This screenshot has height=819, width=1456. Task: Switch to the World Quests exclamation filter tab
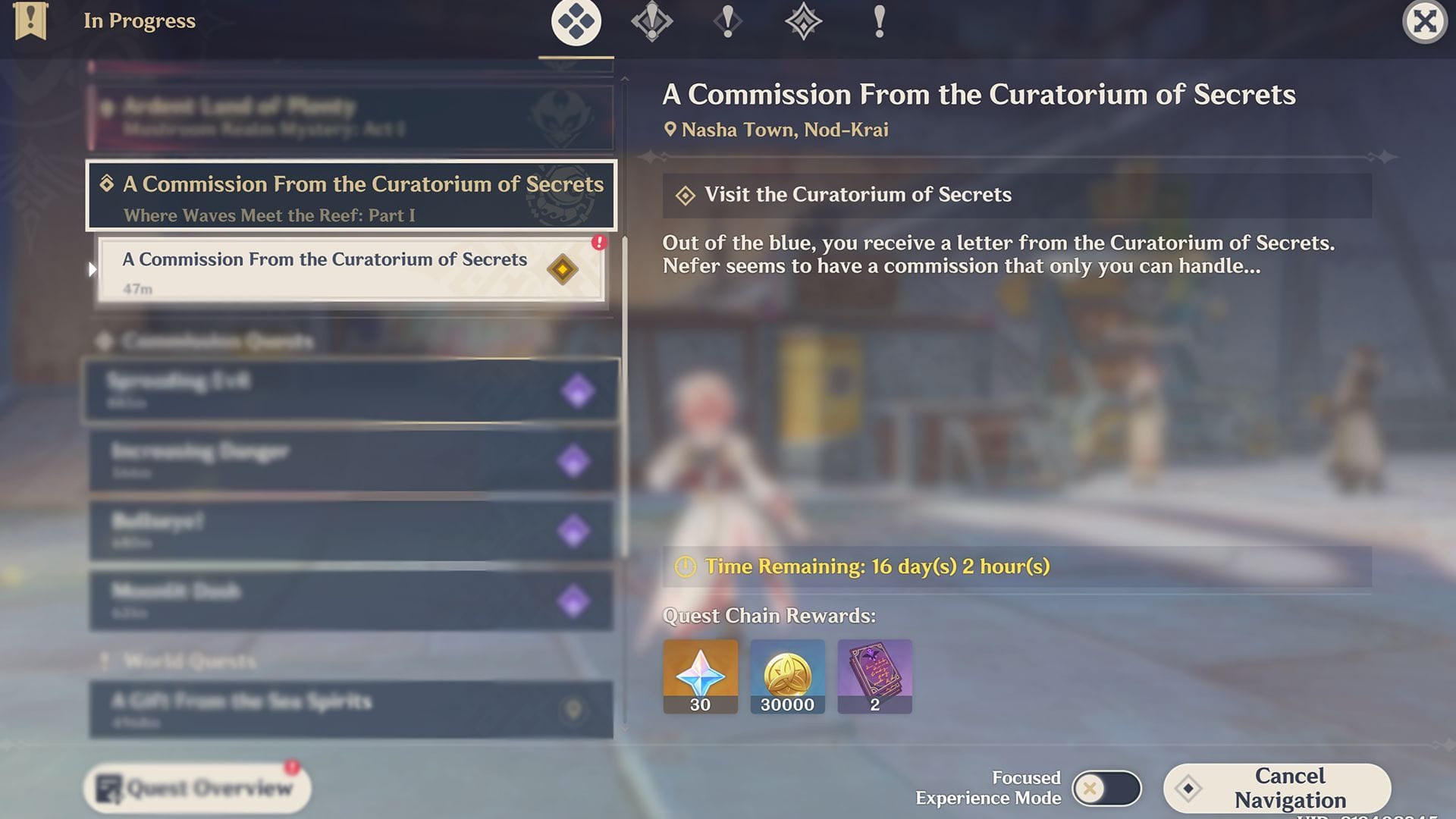coord(879,21)
